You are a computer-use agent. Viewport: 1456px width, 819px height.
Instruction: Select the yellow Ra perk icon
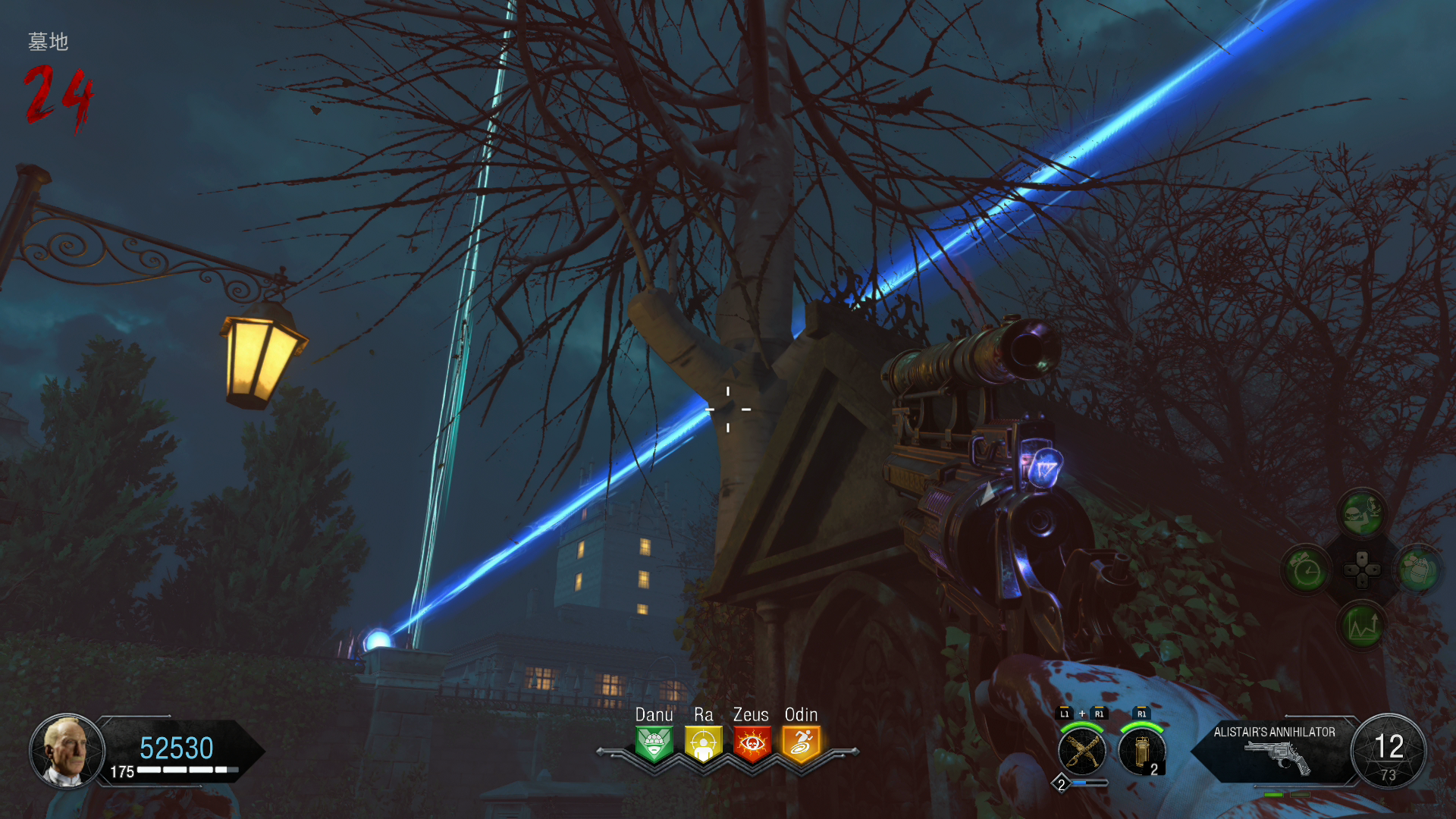(703, 744)
